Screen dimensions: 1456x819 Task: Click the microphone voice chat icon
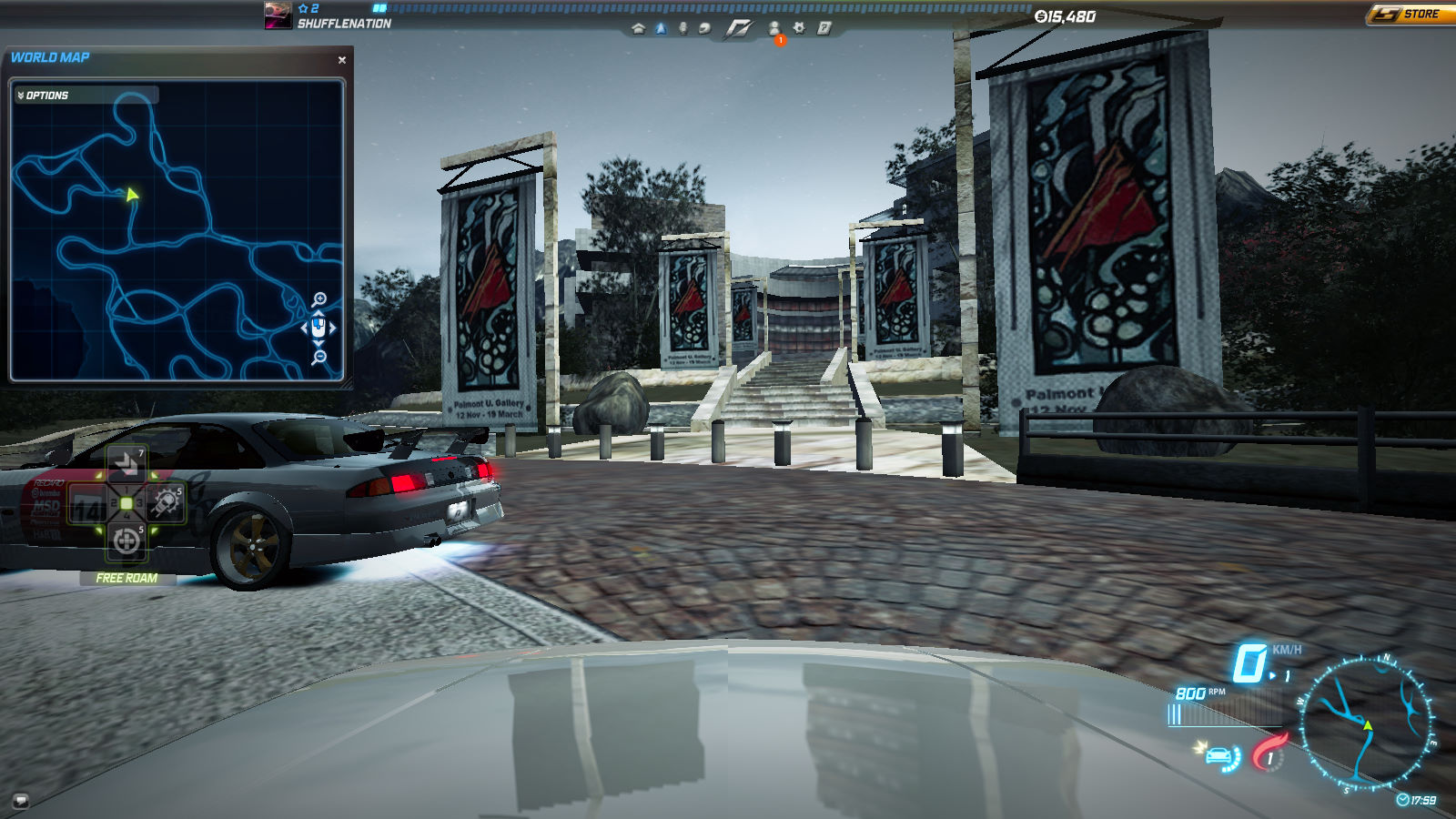point(682,28)
